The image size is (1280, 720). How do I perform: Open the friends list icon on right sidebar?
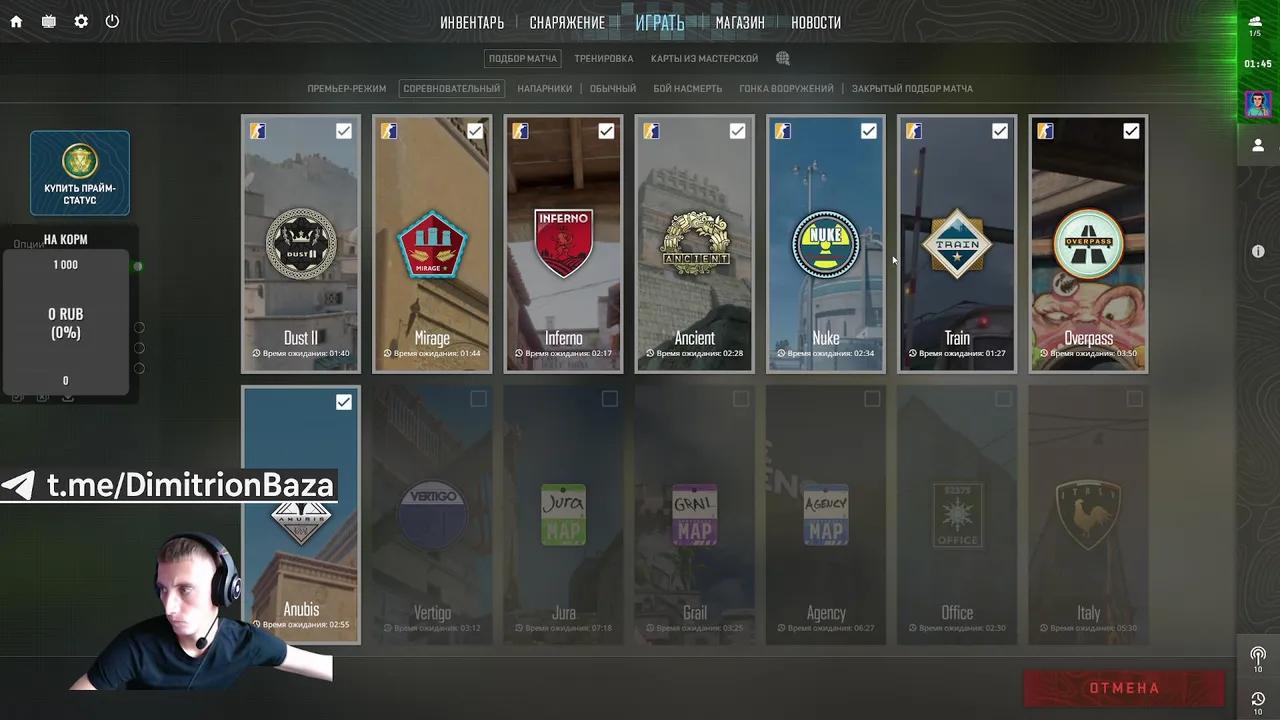point(1258,145)
